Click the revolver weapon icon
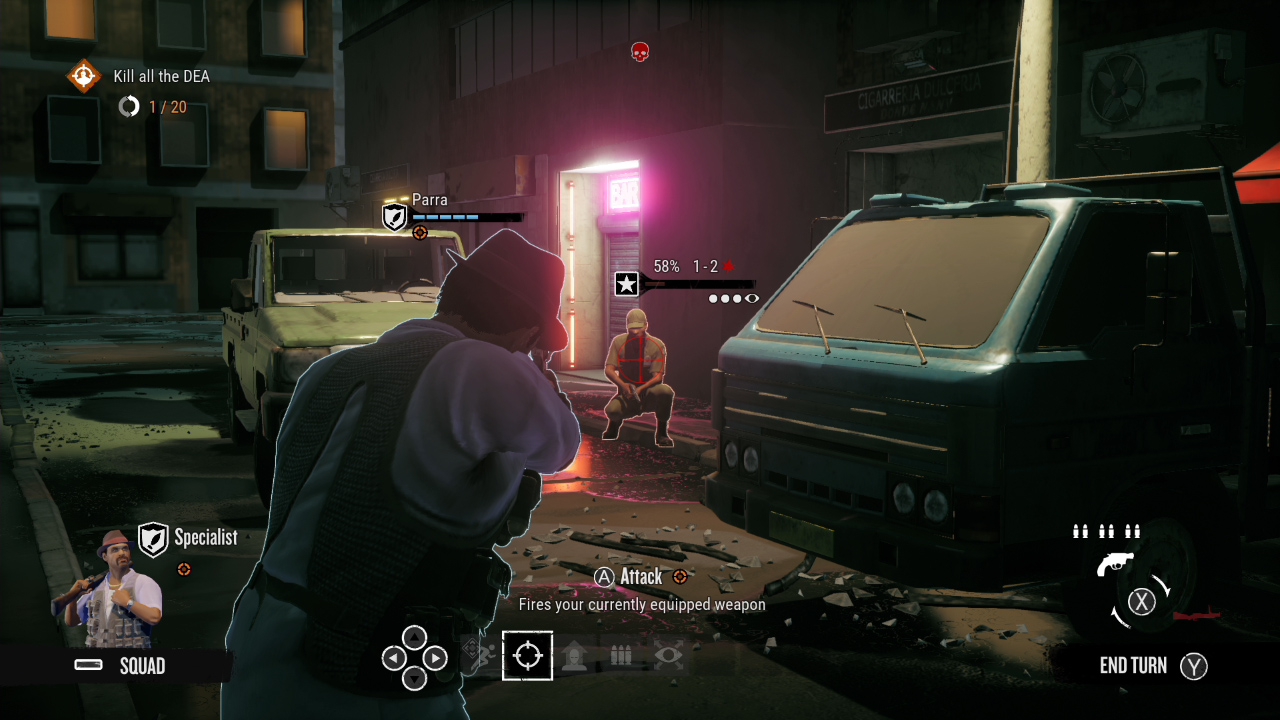The height and width of the screenshot is (720, 1280). [1116, 563]
